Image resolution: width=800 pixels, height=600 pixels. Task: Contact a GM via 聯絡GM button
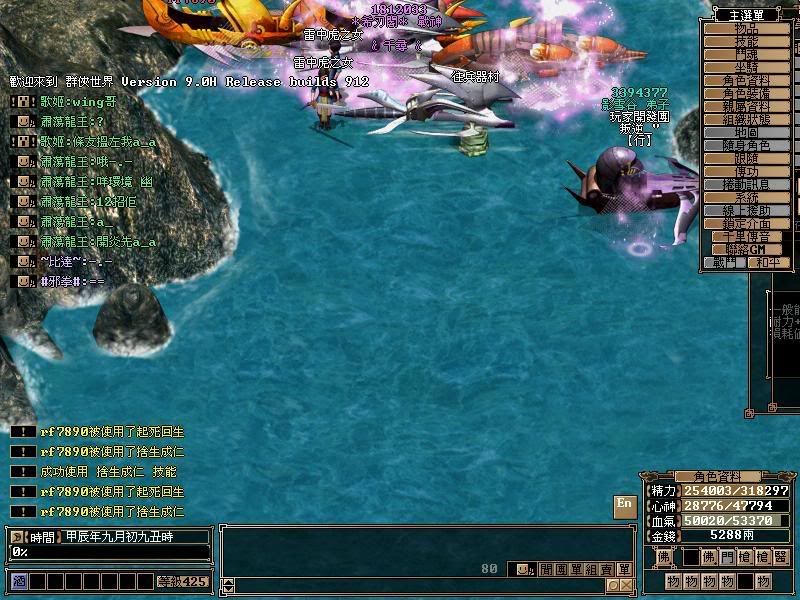coord(747,249)
